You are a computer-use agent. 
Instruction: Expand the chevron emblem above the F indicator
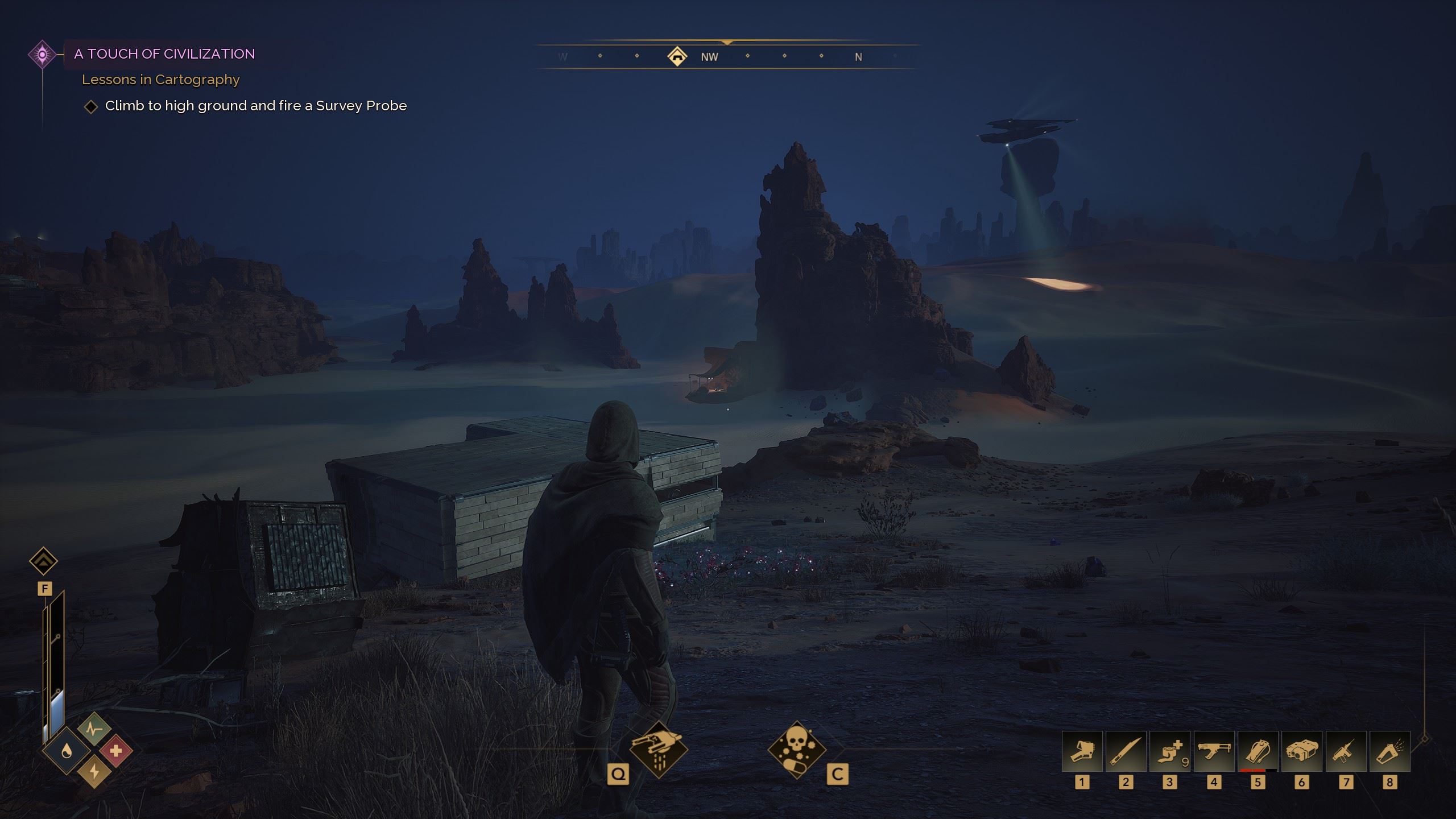pos(42,560)
